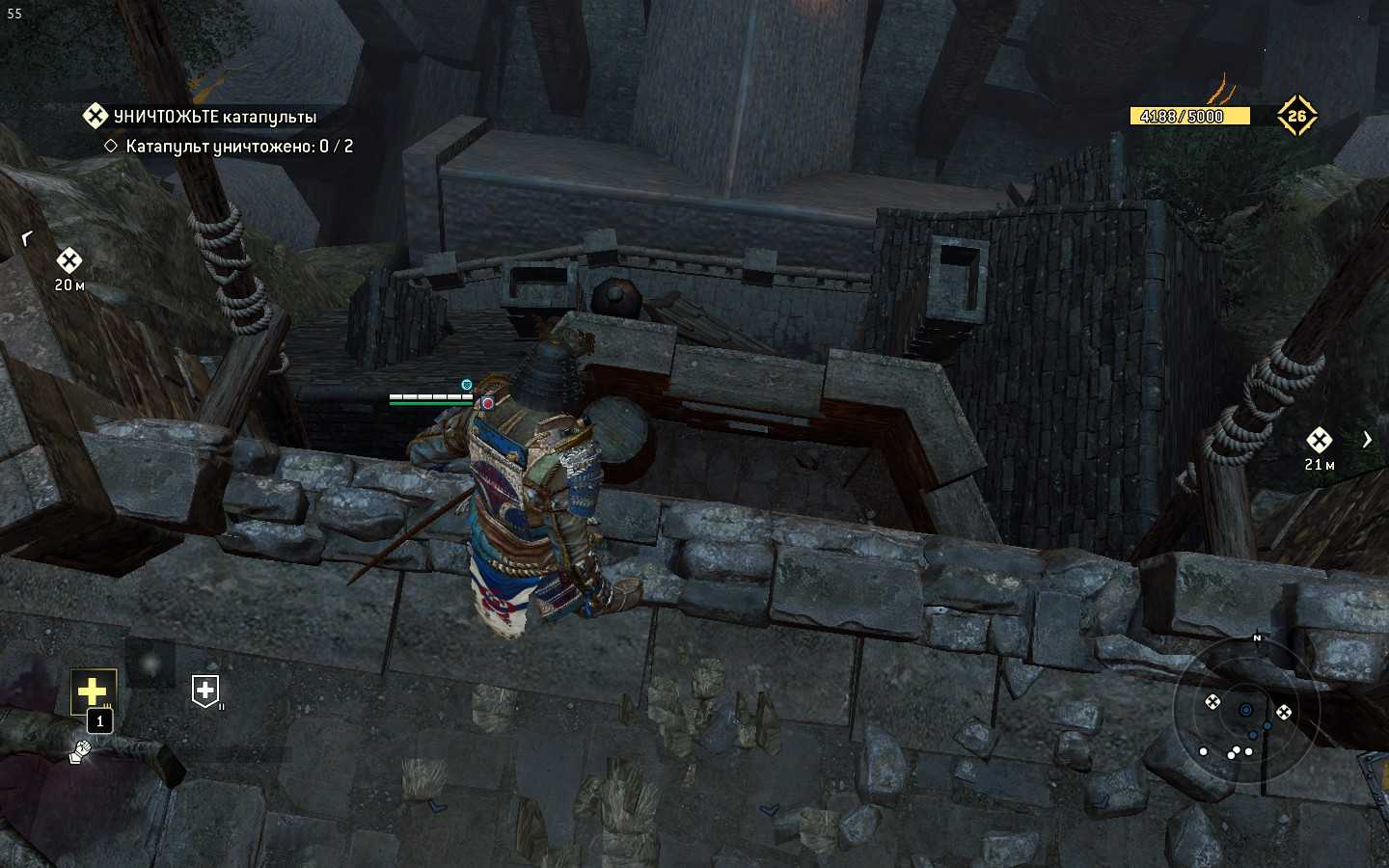Select the destroy catapults objective tracker
Image resolution: width=1389 pixels, height=868 pixels.
pyautogui.click(x=214, y=117)
